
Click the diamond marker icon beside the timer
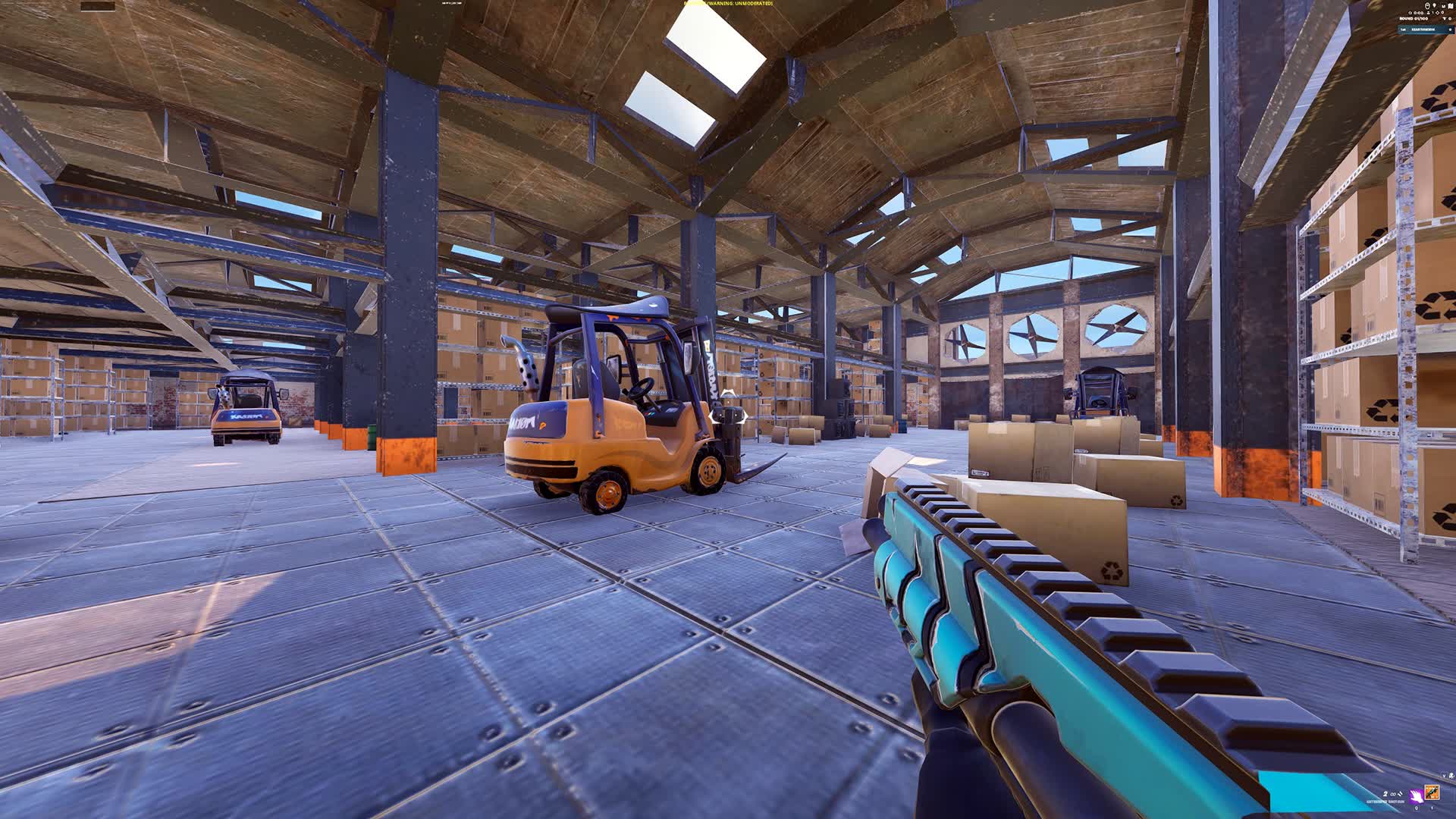[1438, 13]
